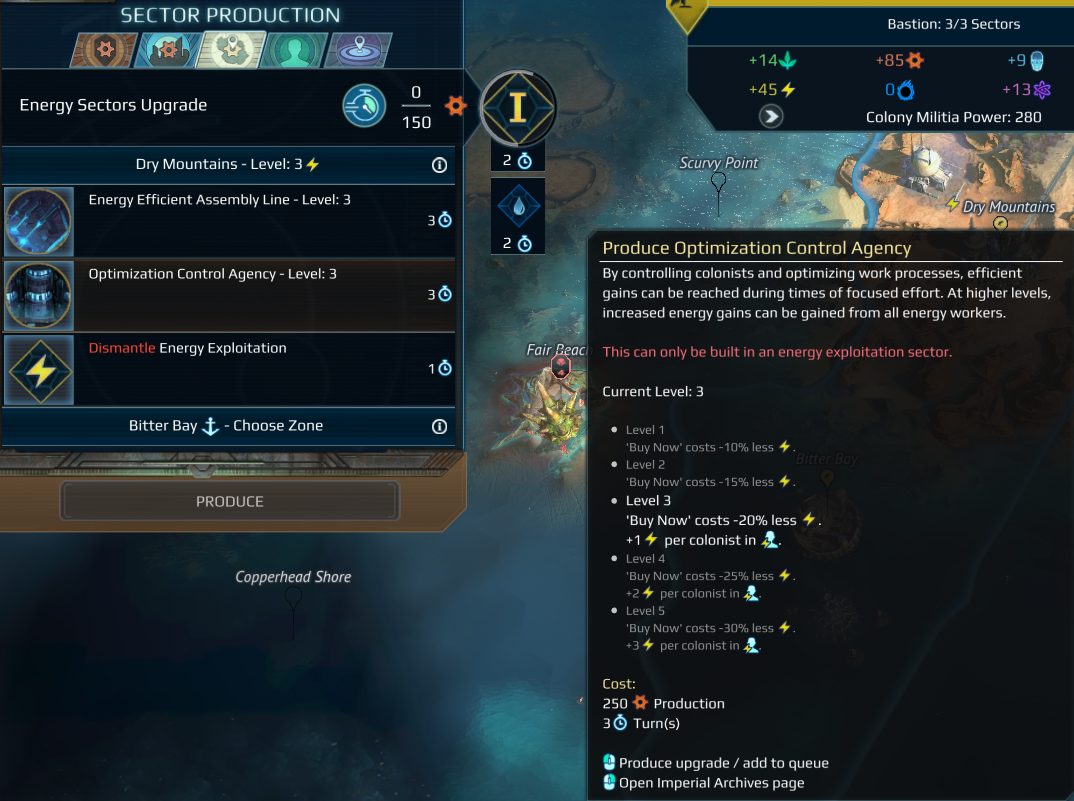
Task: Switch to the city buildings gear tab
Action: coord(166,50)
